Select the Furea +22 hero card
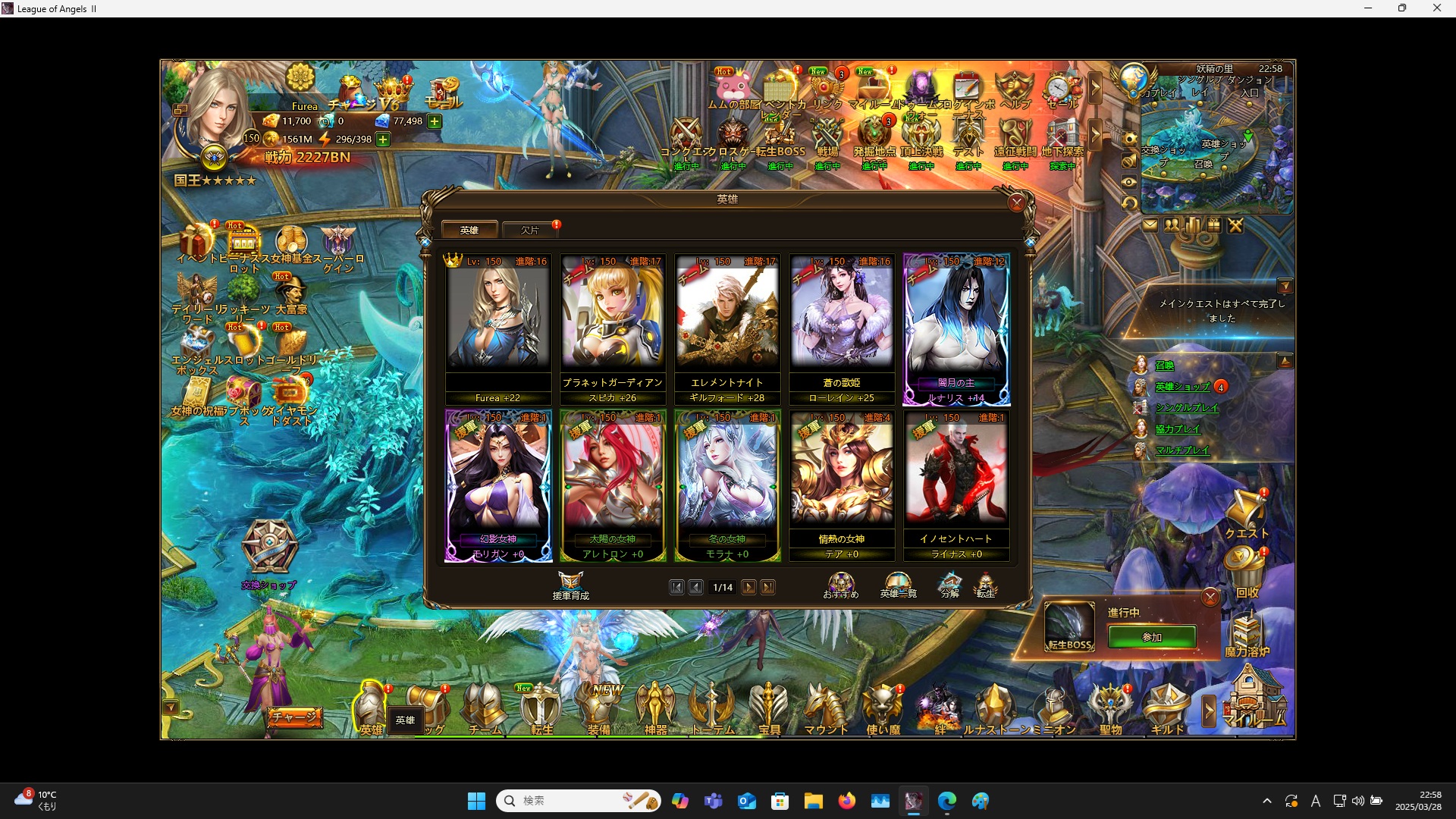Image resolution: width=1456 pixels, height=819 pixels. coord(498,326)
